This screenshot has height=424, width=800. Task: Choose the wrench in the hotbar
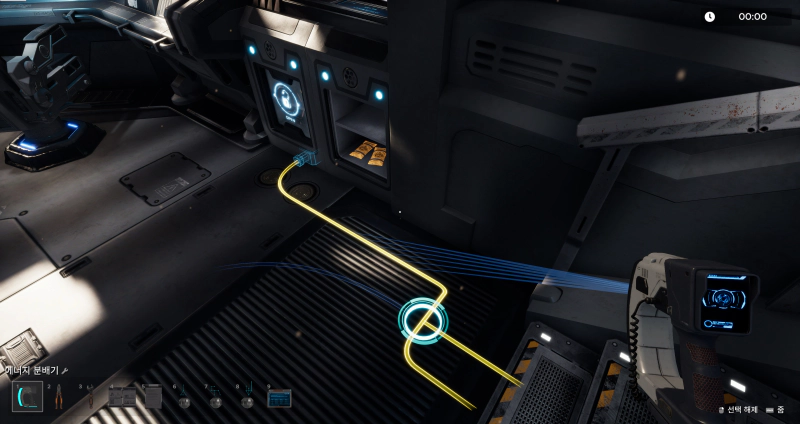91,397
